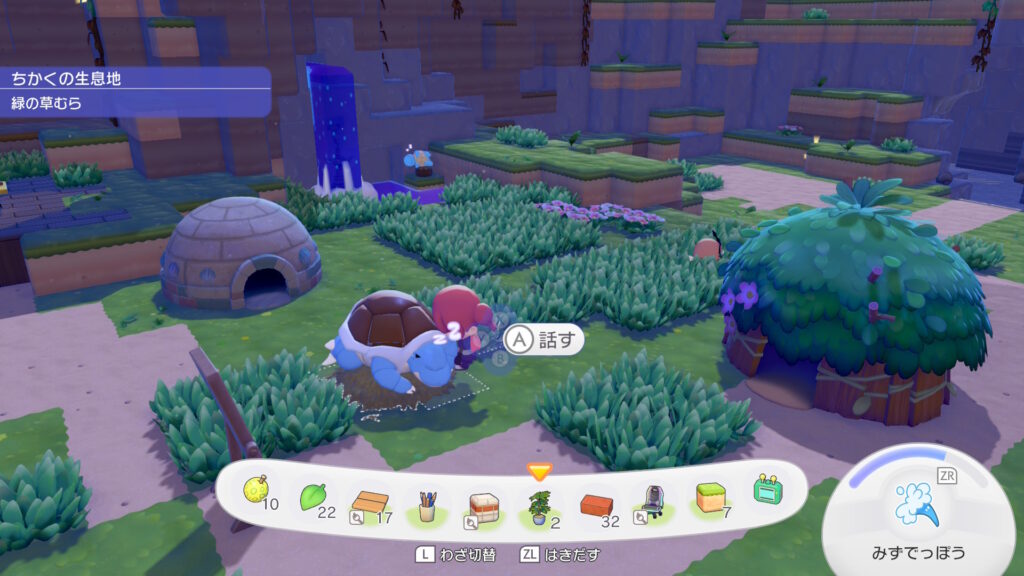This screenshot has width=1024, height=576.
Task: Select the red brick slot
Action: (597, 503)
